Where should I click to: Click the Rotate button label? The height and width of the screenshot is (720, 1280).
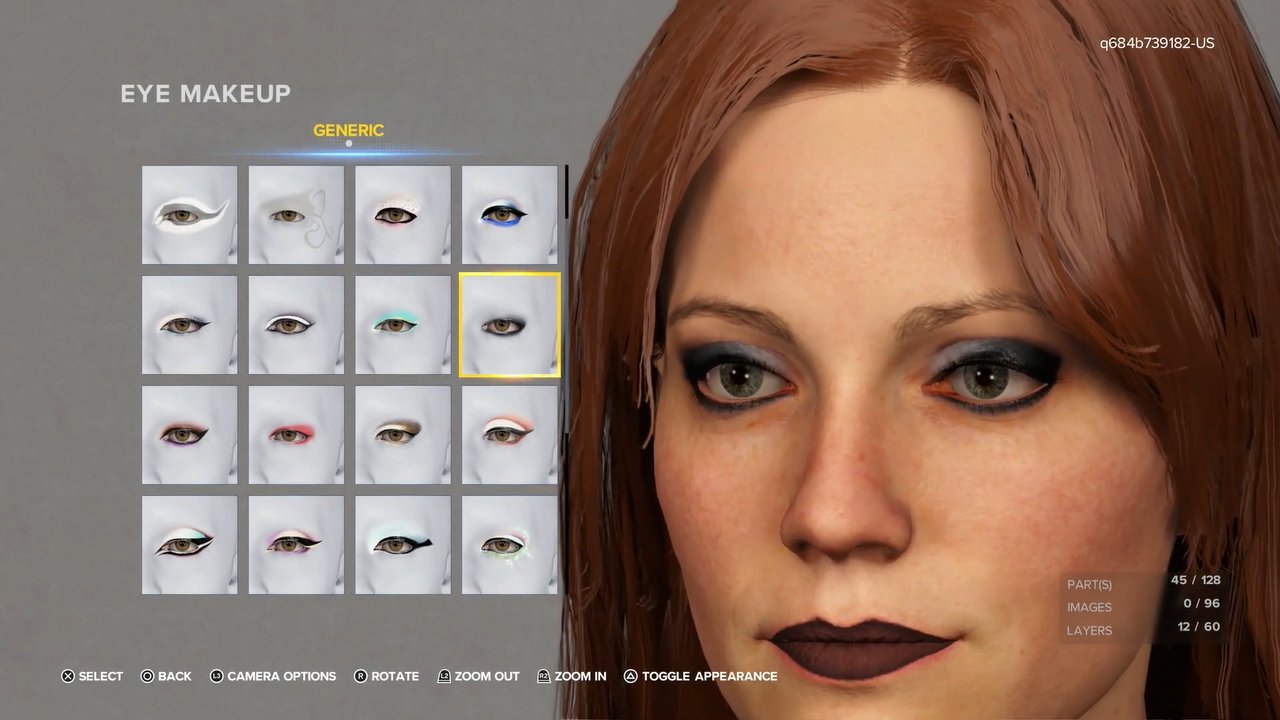[395, 676]
